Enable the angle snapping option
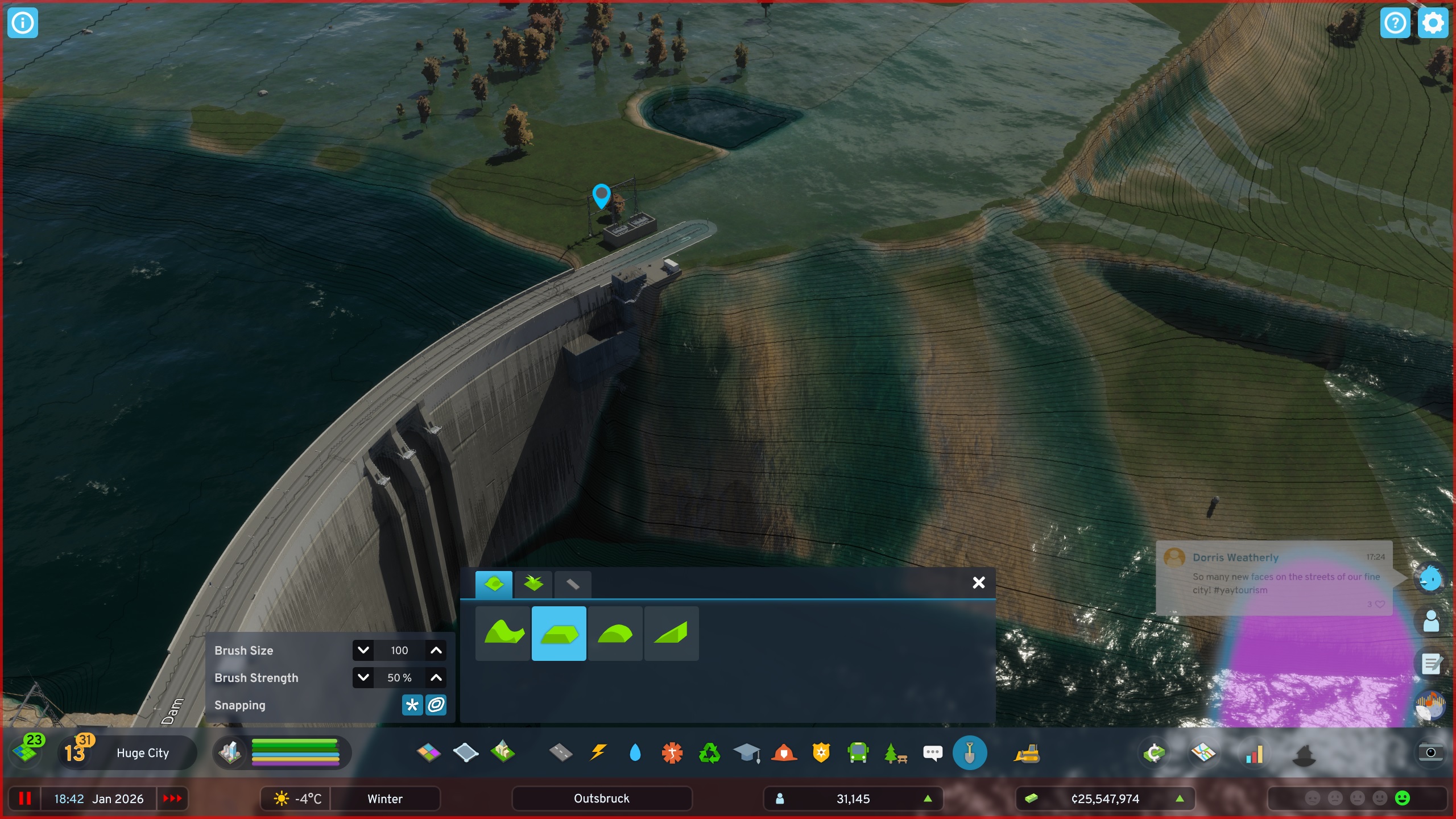This screenshot has height=819, width=1456. tap(412, 705)
